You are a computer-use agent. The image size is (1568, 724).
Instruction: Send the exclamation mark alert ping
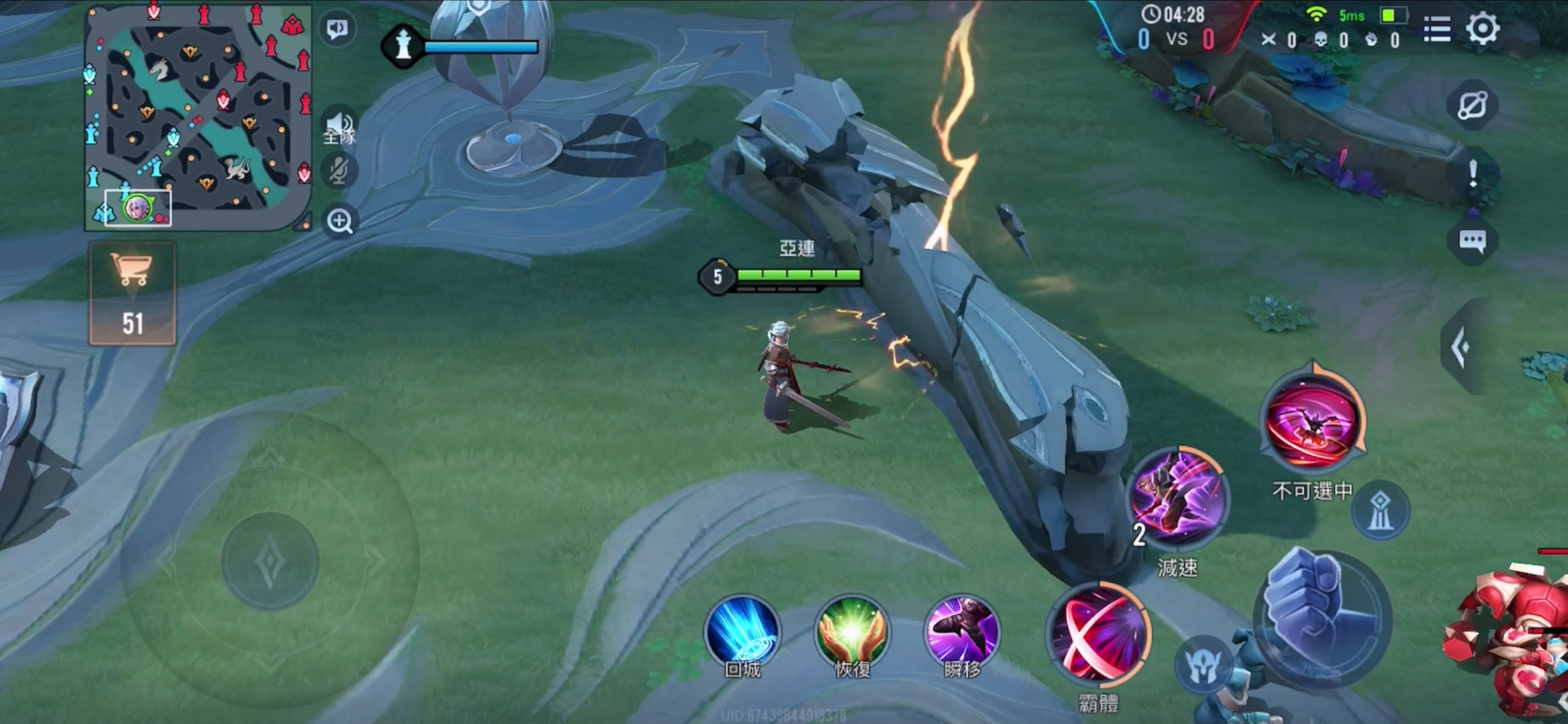click(x=1472, y=173)
